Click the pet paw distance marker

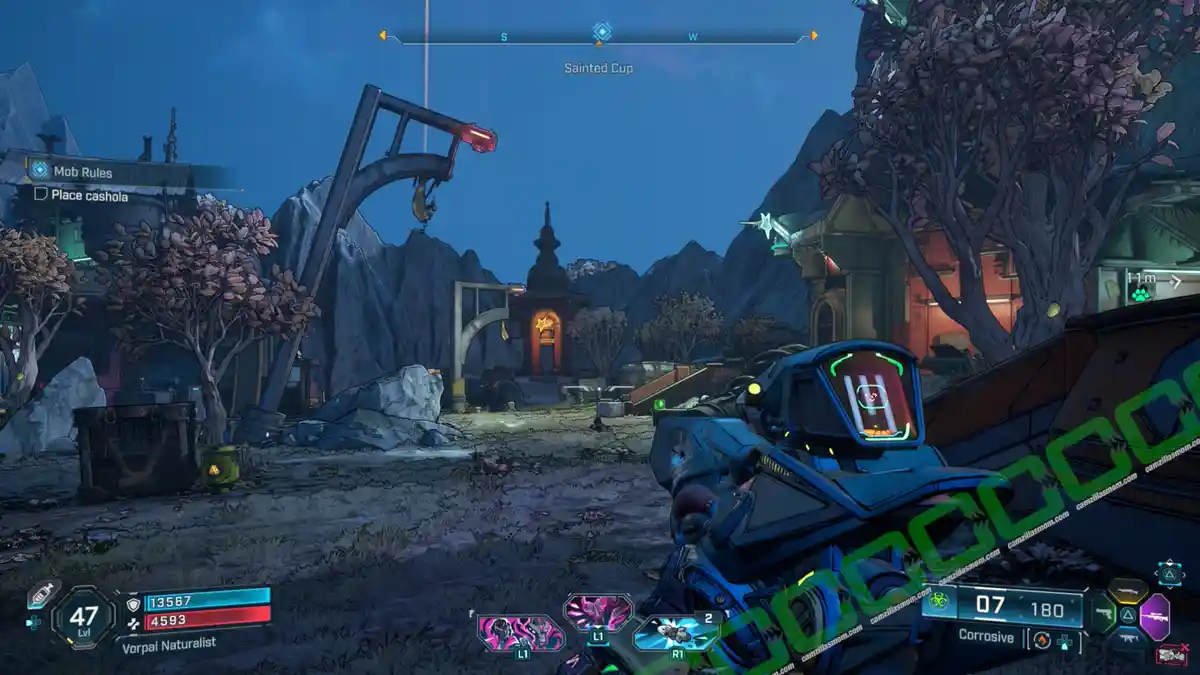point(1138,295)
